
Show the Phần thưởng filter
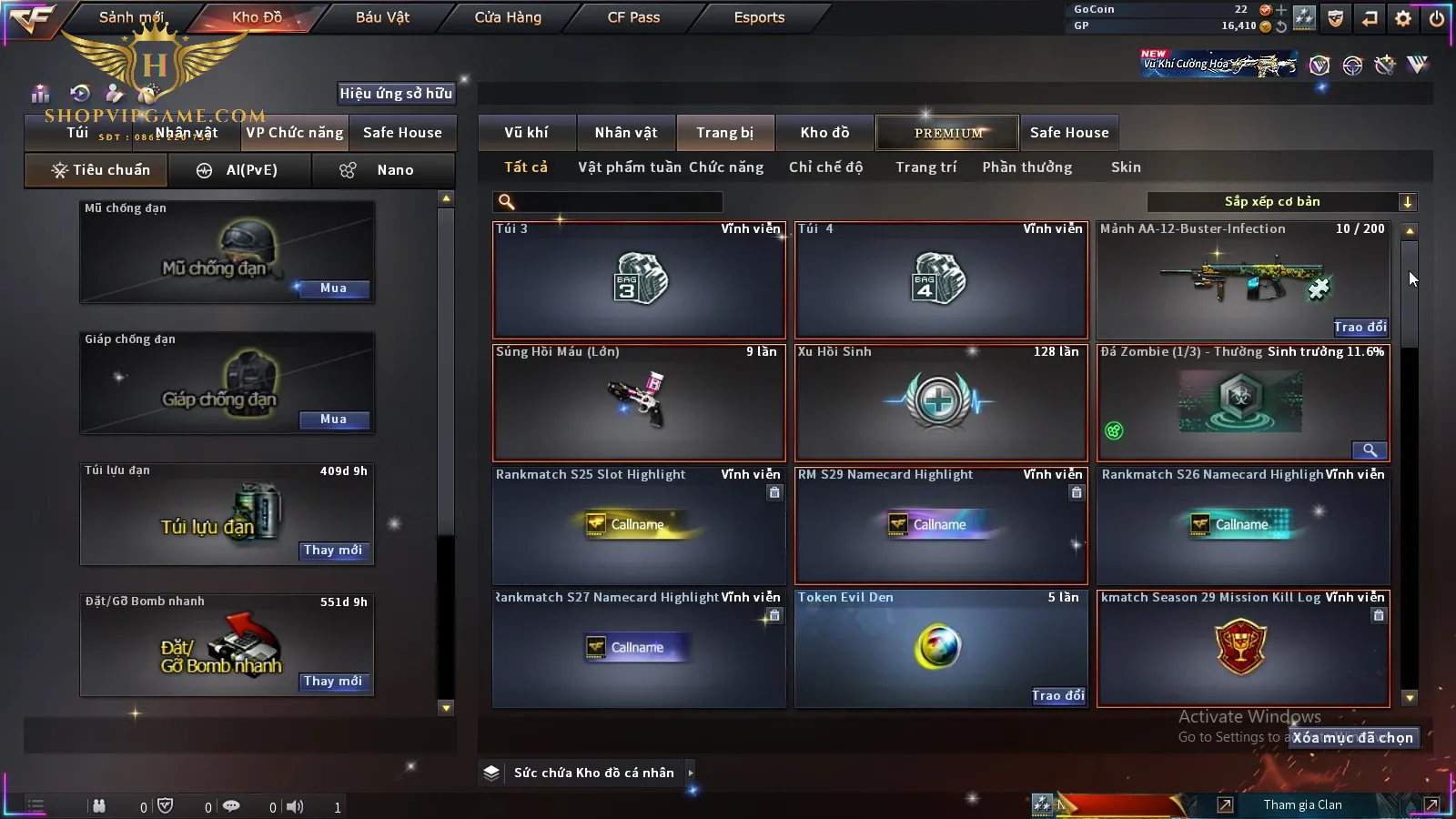(1026, 167)
